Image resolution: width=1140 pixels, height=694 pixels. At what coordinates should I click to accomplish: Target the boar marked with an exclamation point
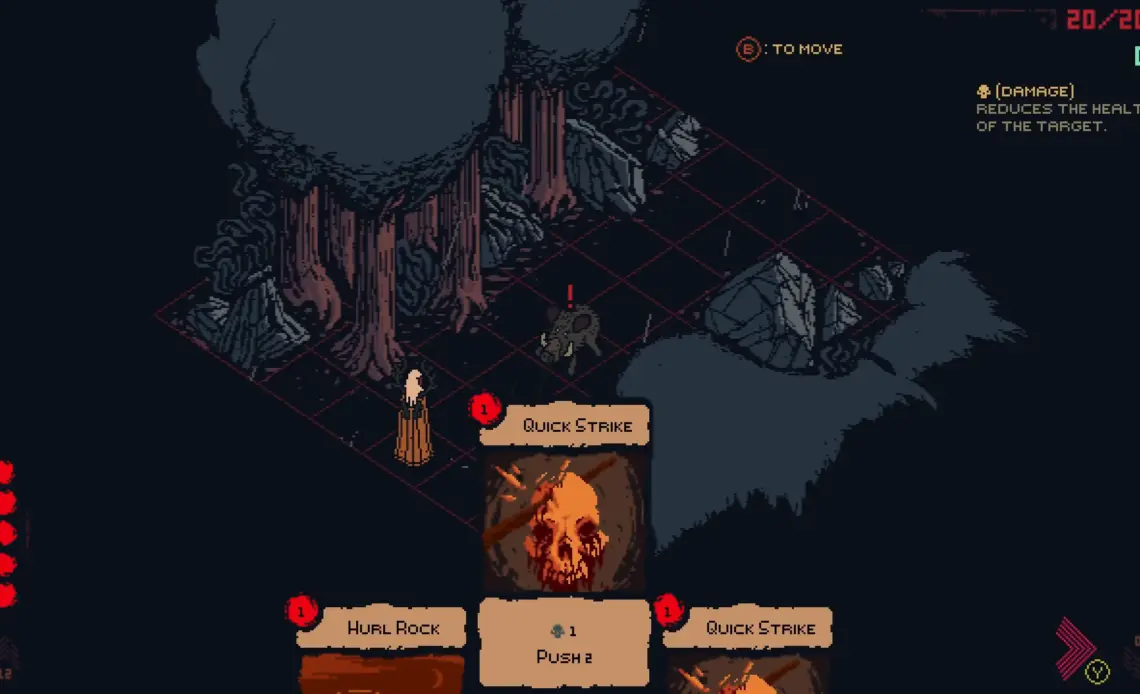coord(571,334)
